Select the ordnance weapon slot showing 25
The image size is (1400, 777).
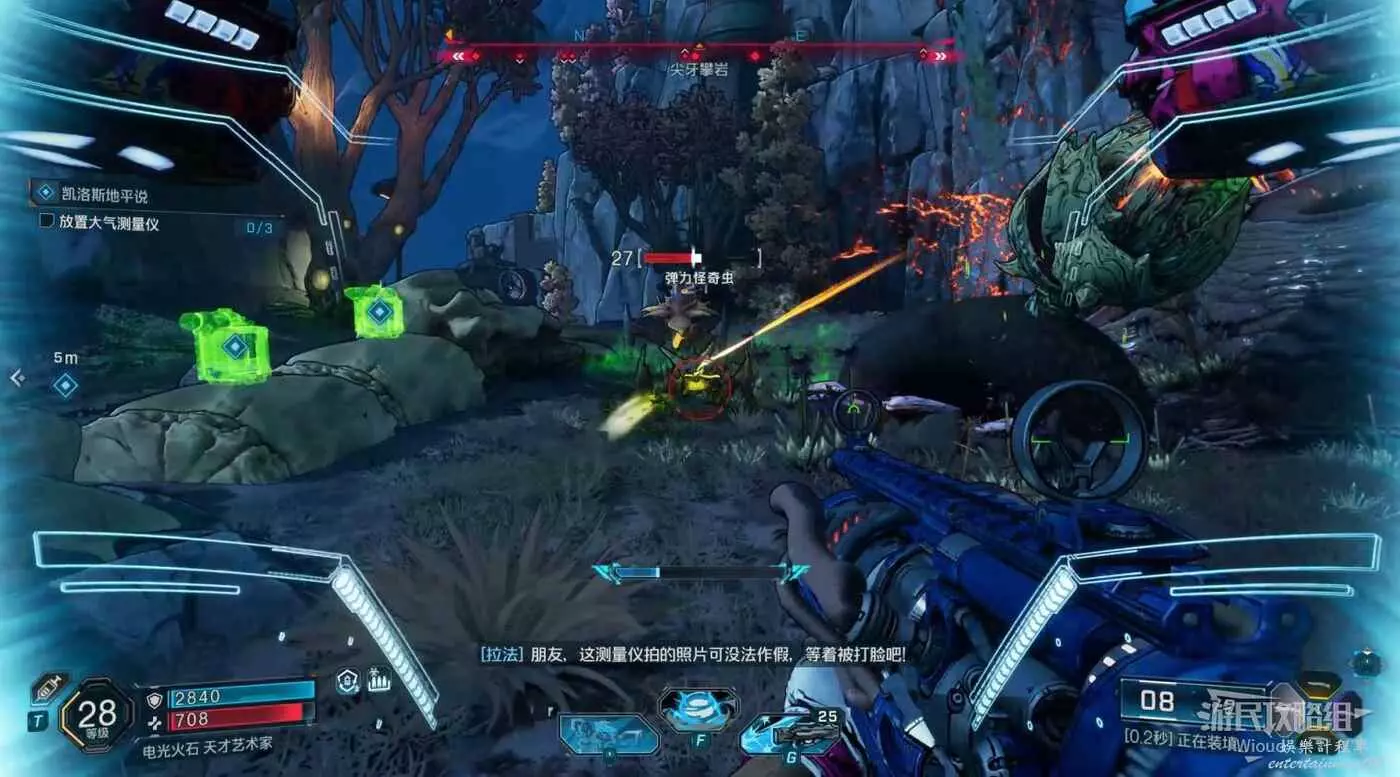pos(795,737)
